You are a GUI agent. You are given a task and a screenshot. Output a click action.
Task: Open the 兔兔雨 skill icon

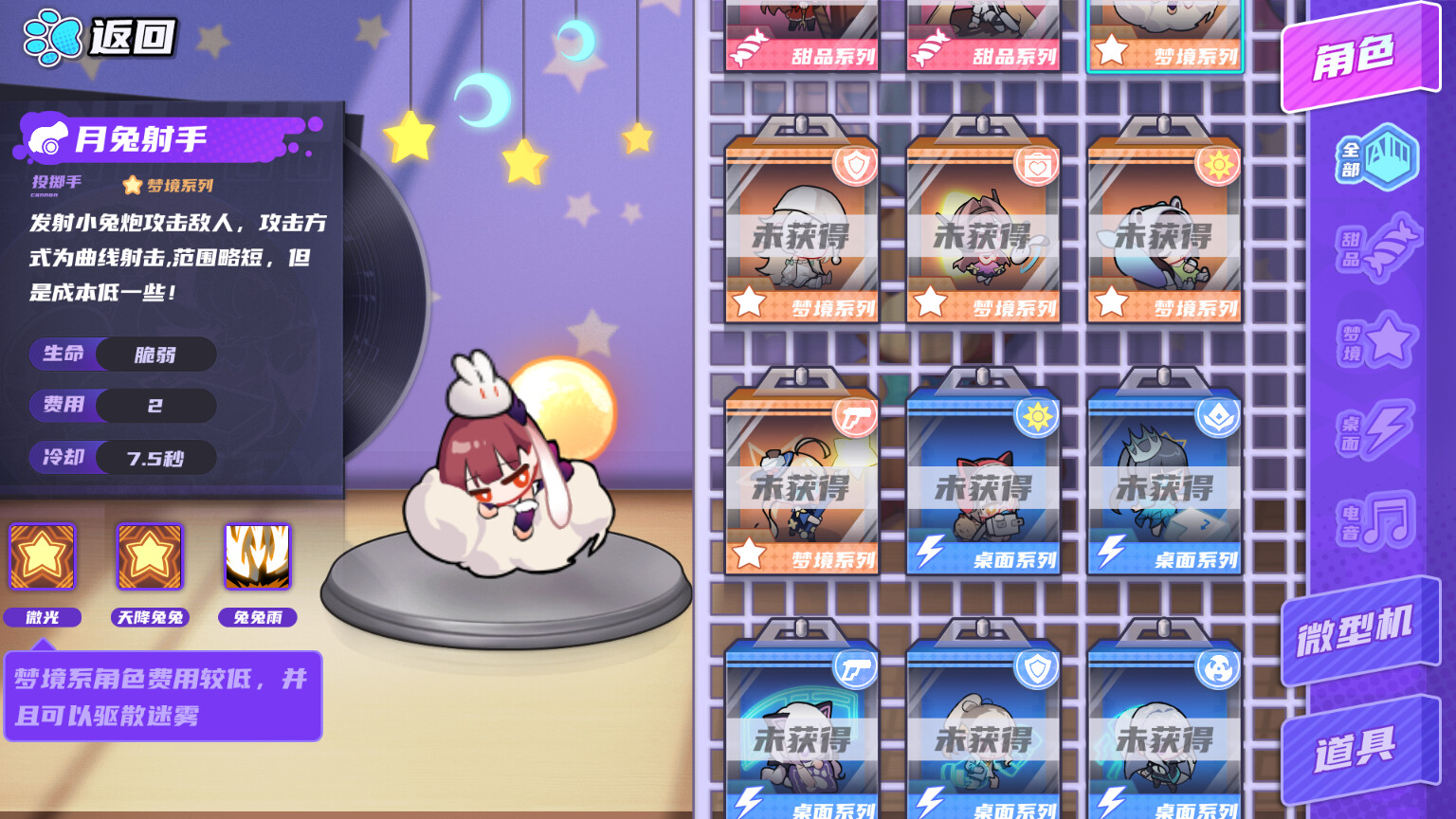(x=257, y=557)
